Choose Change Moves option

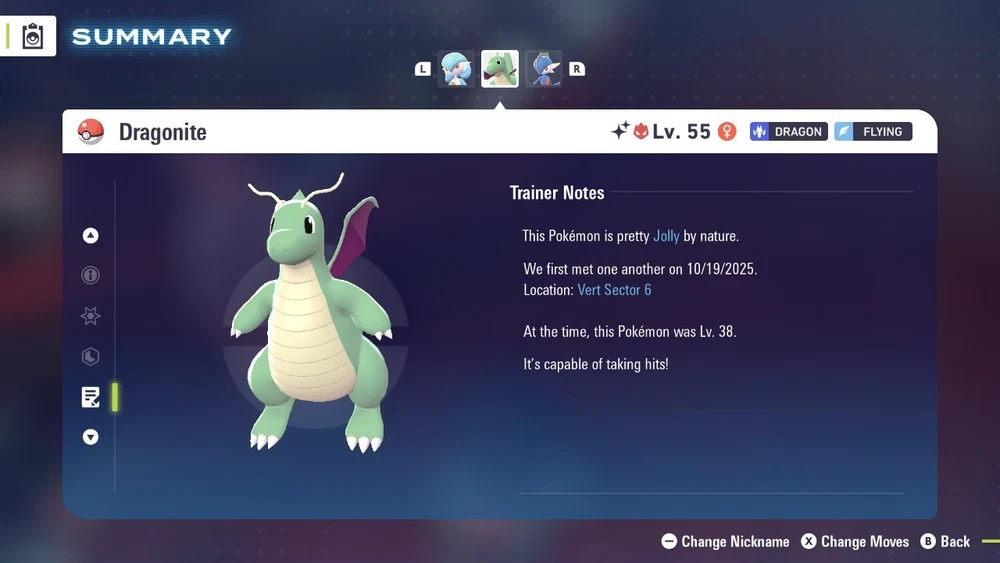(855, 541)
